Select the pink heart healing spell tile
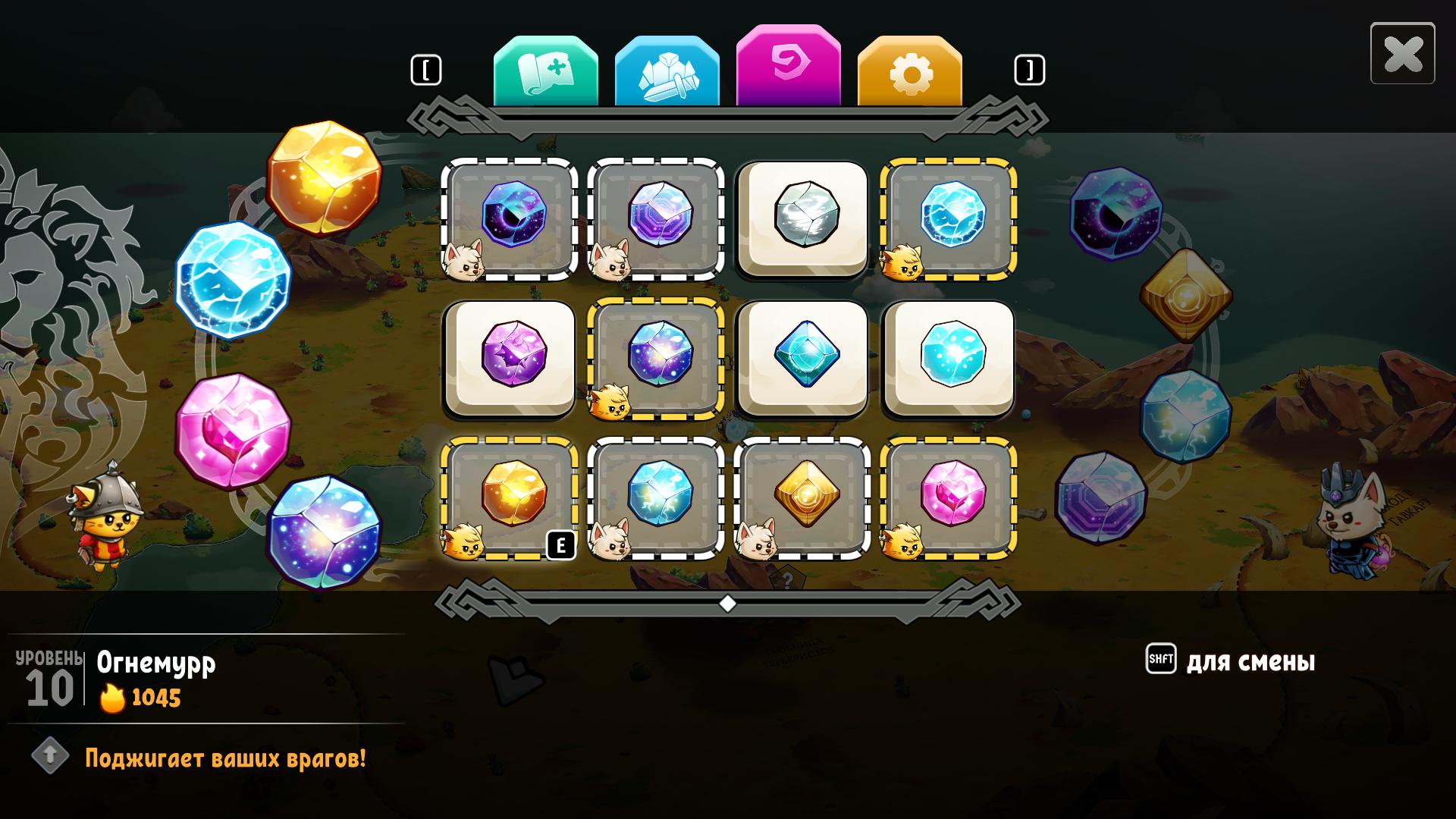The height and width of the screenshot is (819, 1456). click(949, 496)
